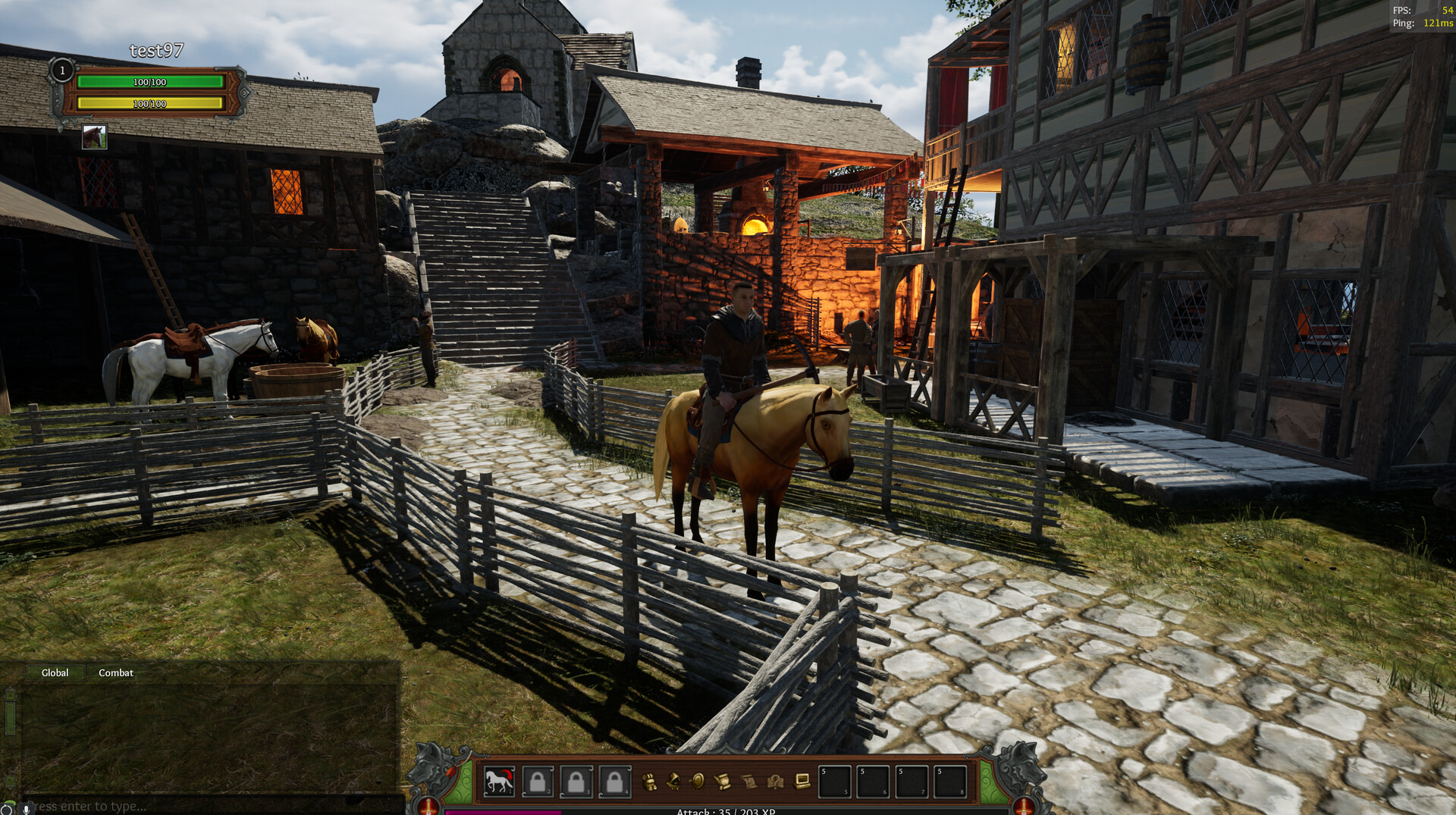Select the horse icon in hotbar slot 1
The width and height of the screenshot is (1456, 815).
tap(500, 783)
